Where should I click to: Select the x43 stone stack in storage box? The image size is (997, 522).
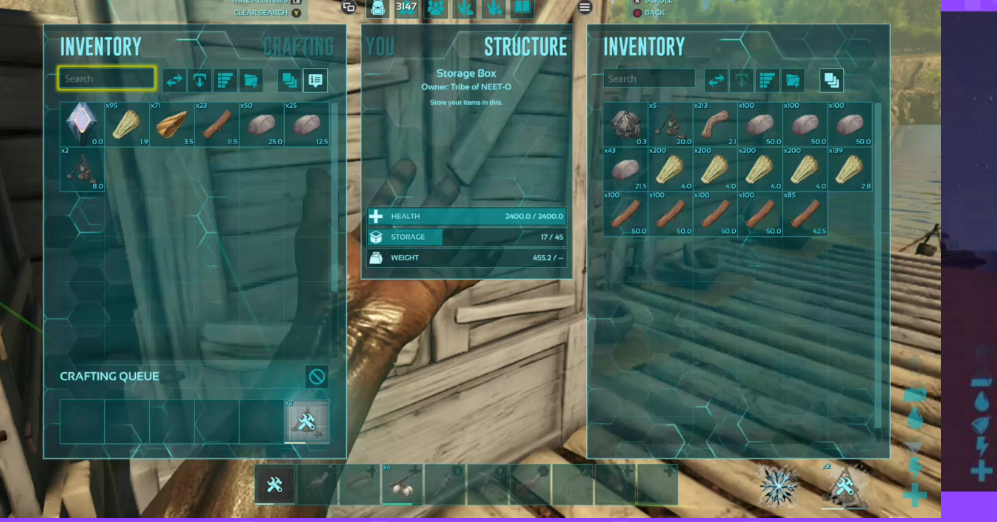[x=626, y=169]
